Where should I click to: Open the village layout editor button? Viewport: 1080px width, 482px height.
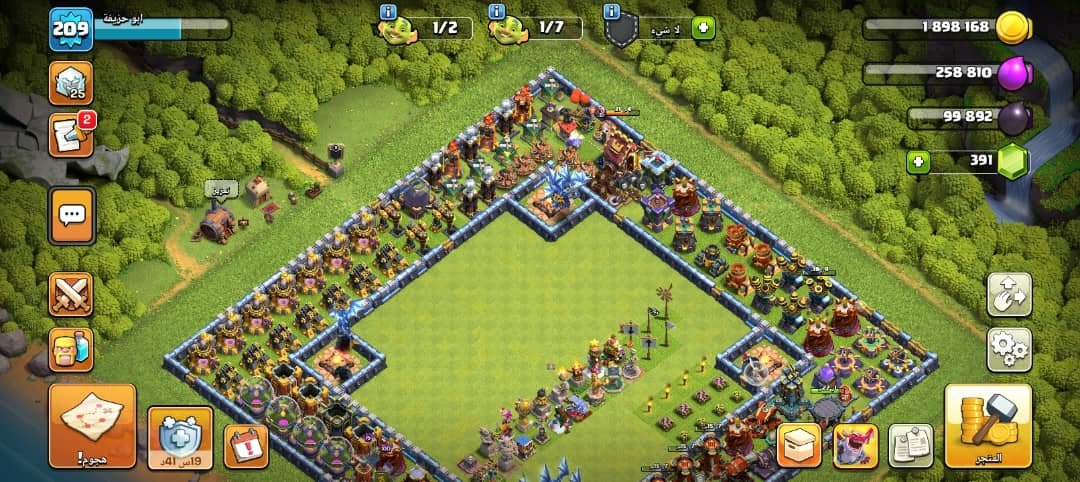pos(1009,294)
